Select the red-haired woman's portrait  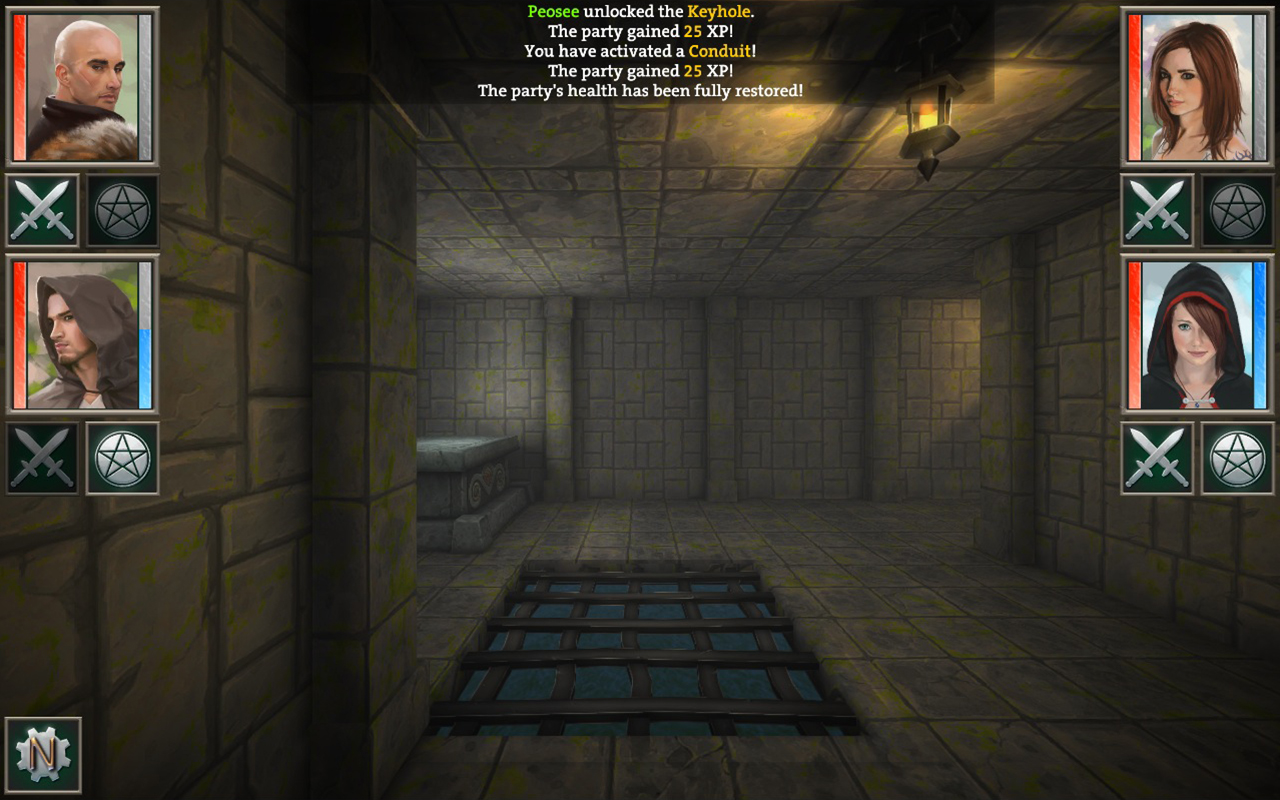coord(1197,85)
